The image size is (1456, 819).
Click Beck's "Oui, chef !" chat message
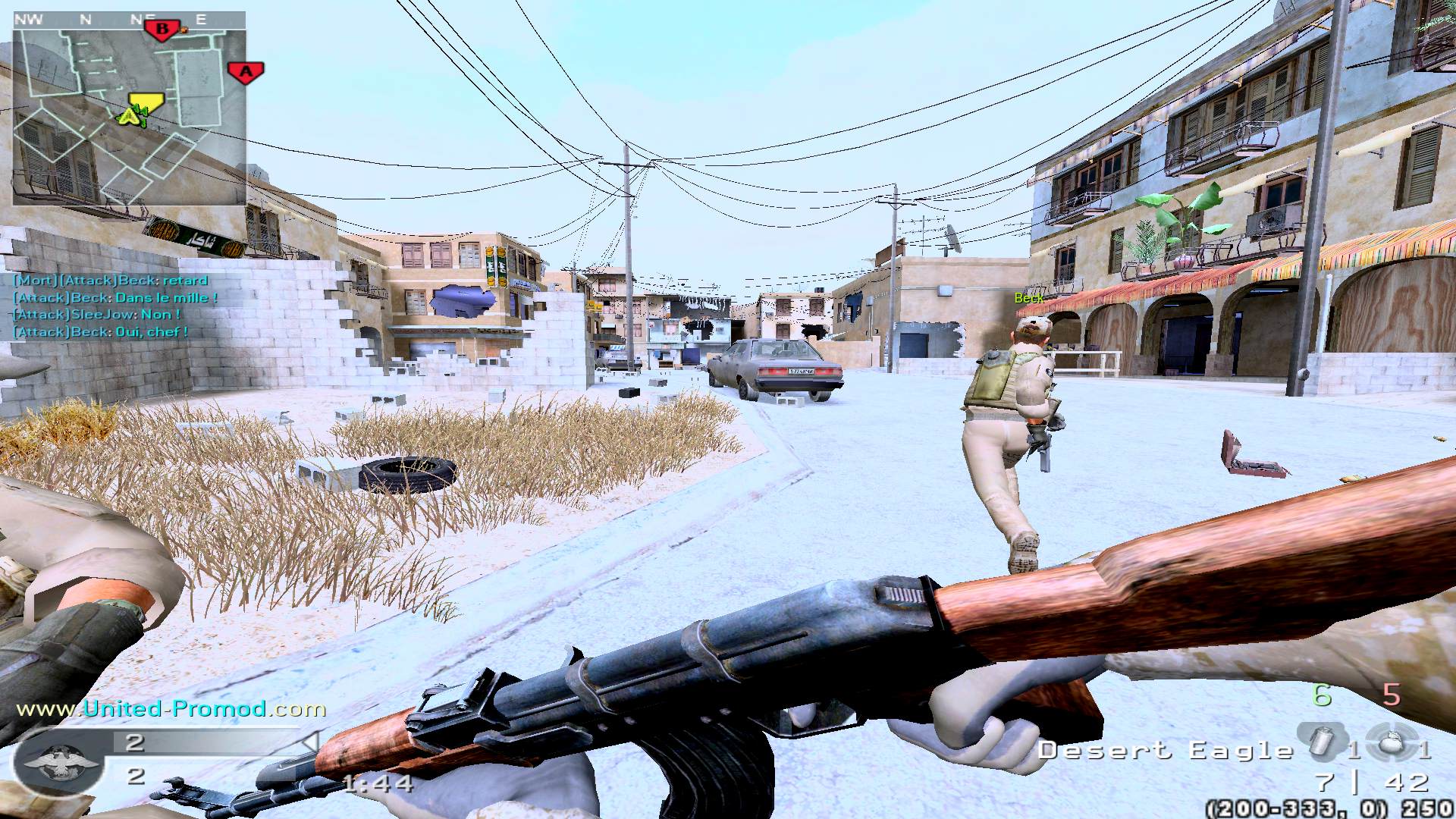point(100,332)
